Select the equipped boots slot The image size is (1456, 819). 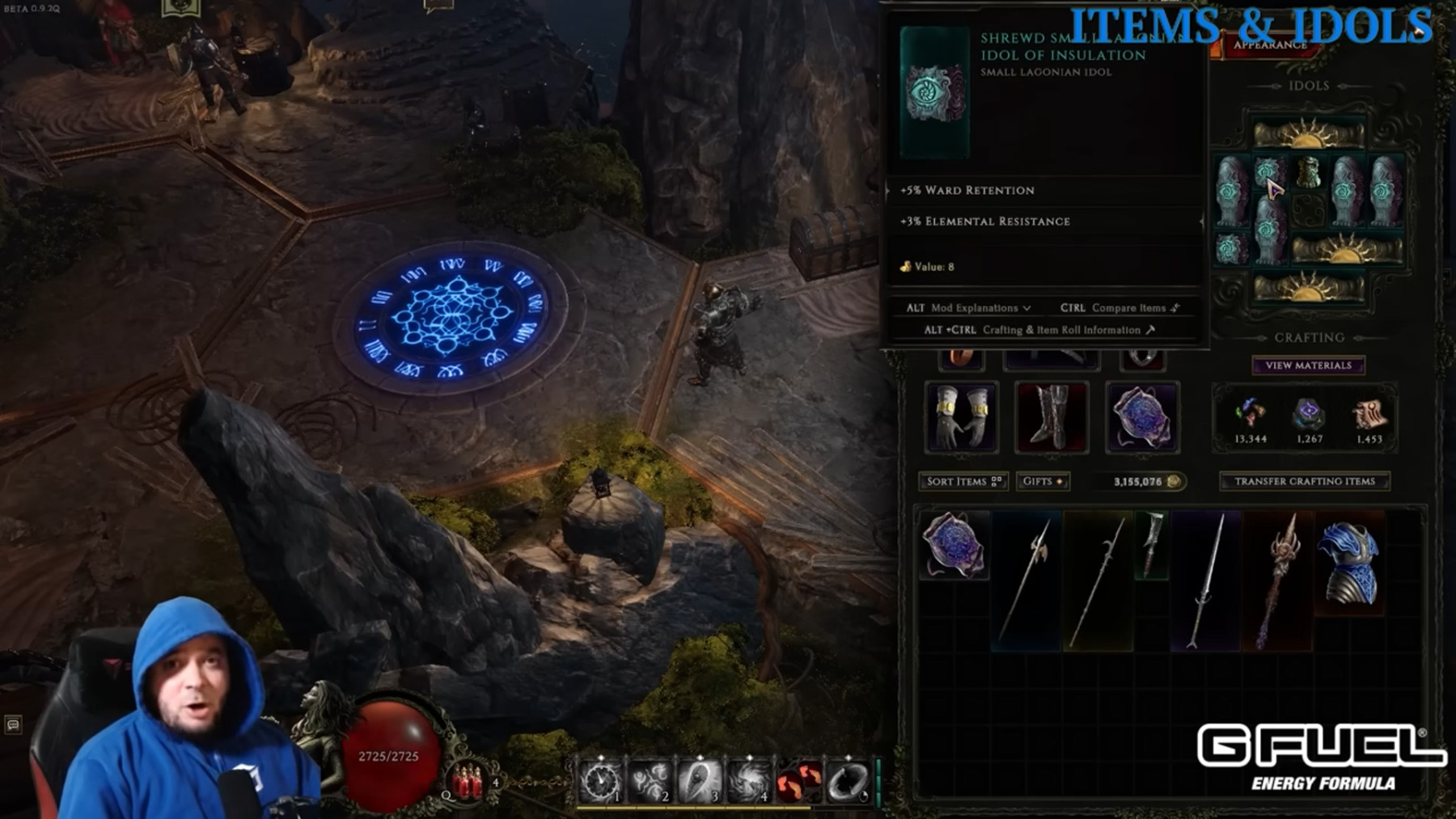click(x=1051, y=417)
